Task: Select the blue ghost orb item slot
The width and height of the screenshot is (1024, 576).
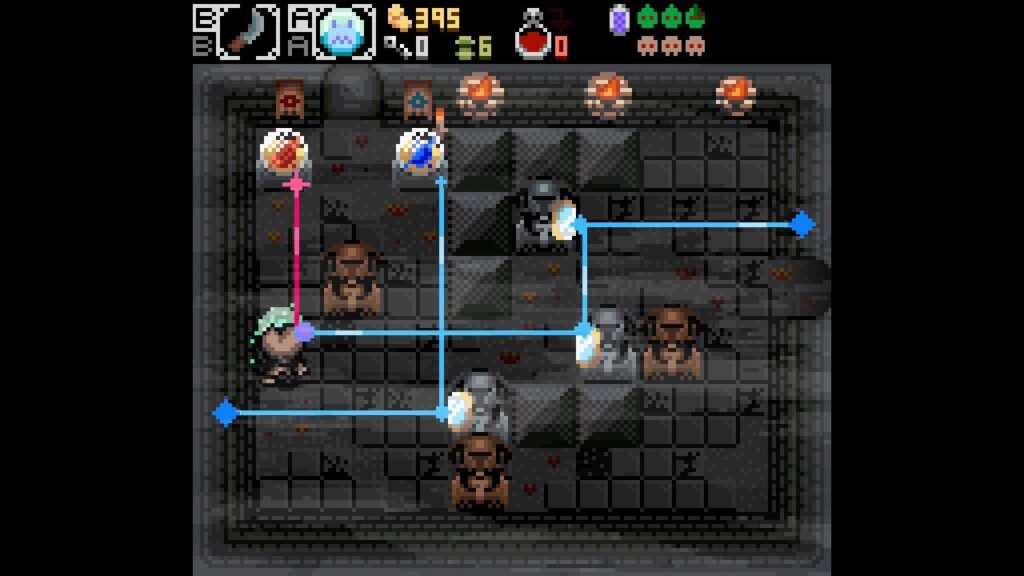Action: (x=344, y=31)
